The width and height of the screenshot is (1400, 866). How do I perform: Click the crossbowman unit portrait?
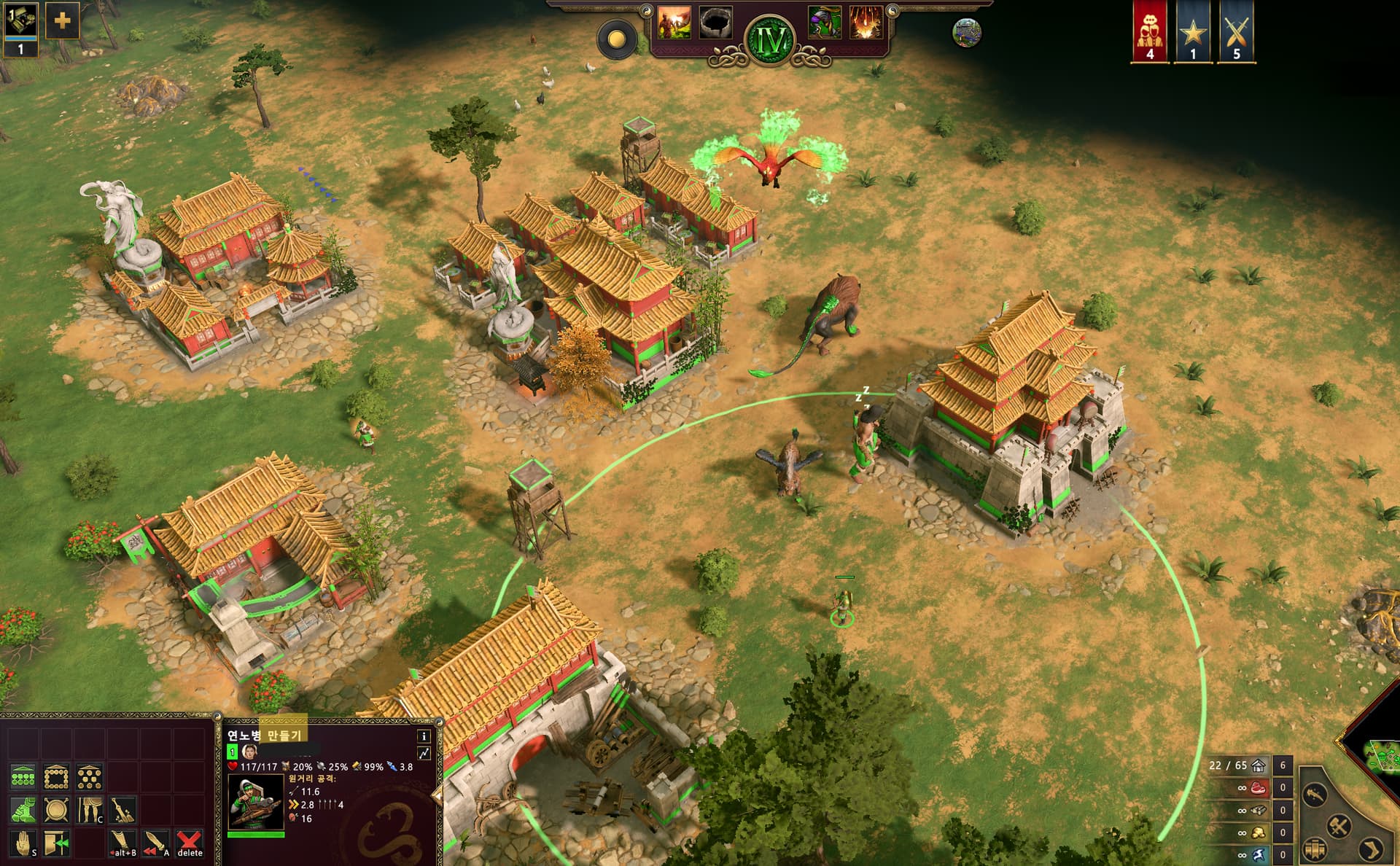point(255,802)
